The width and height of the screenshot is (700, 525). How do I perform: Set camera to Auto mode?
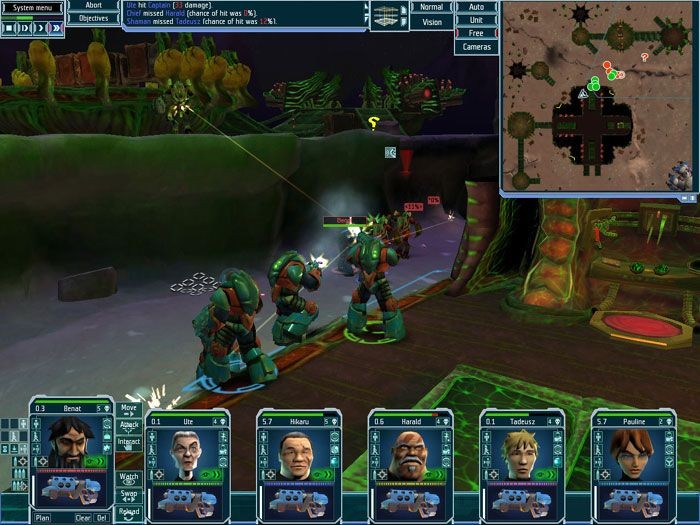tap(476, 7)
